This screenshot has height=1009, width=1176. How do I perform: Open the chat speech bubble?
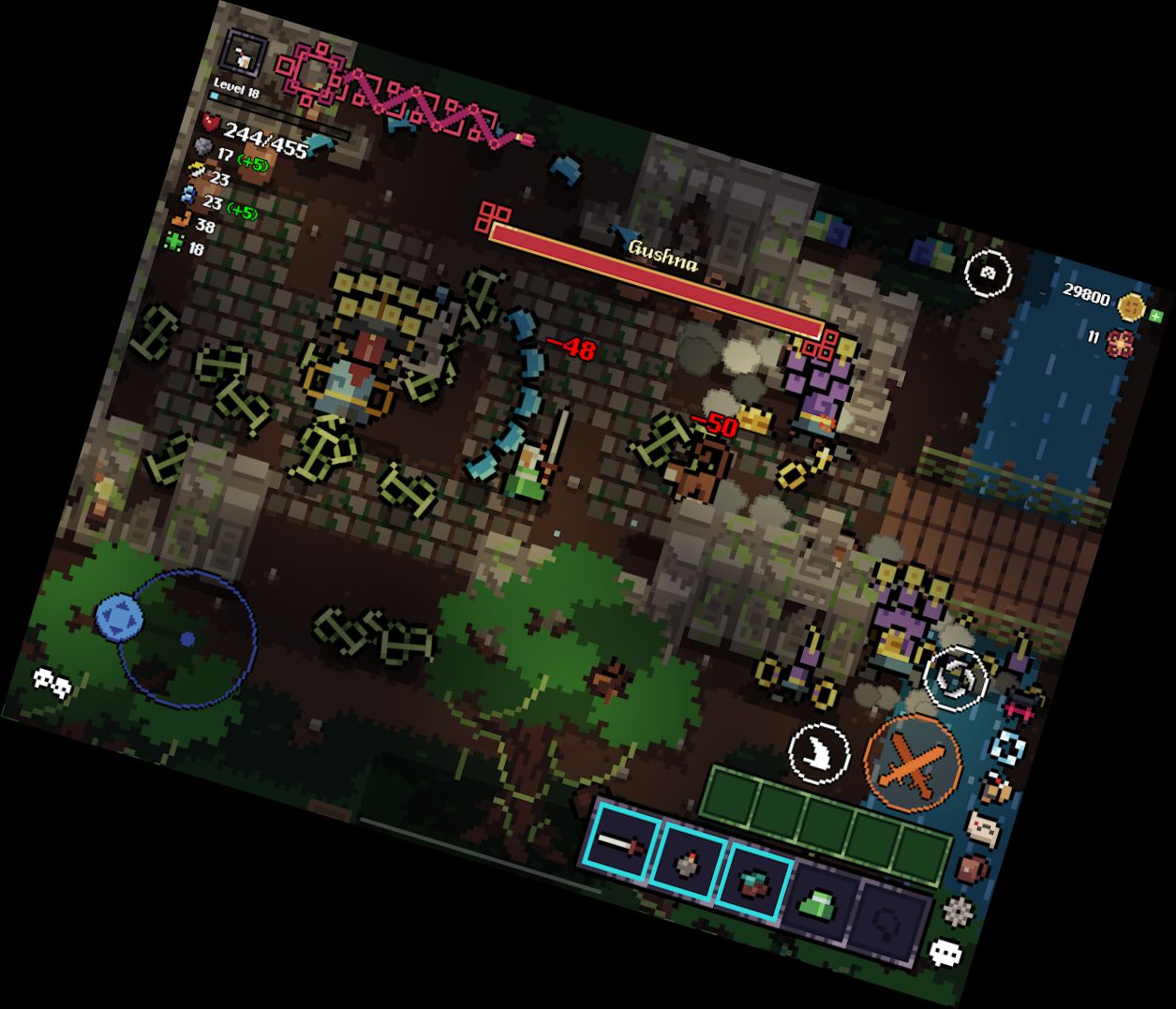pos(945,953)
